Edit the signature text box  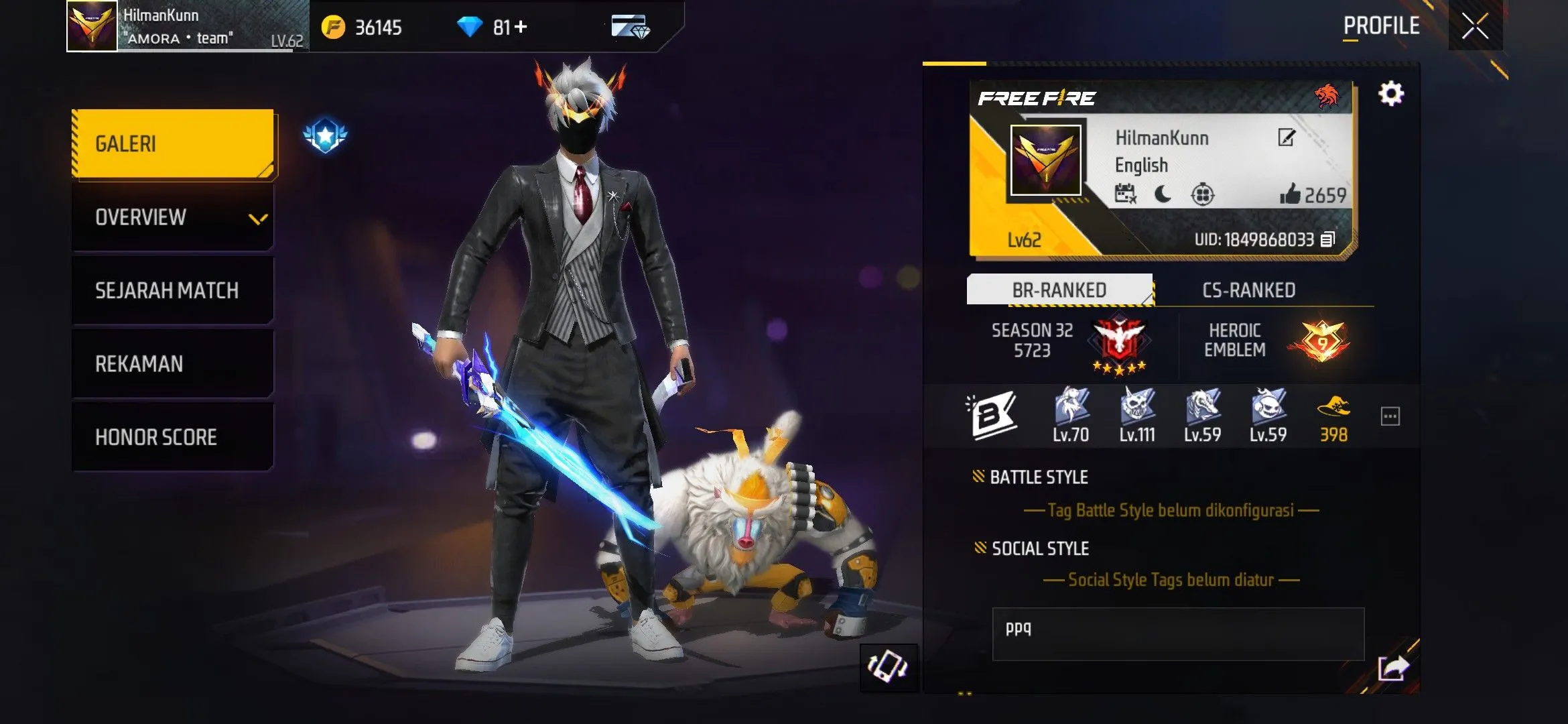coord(1177,633)
